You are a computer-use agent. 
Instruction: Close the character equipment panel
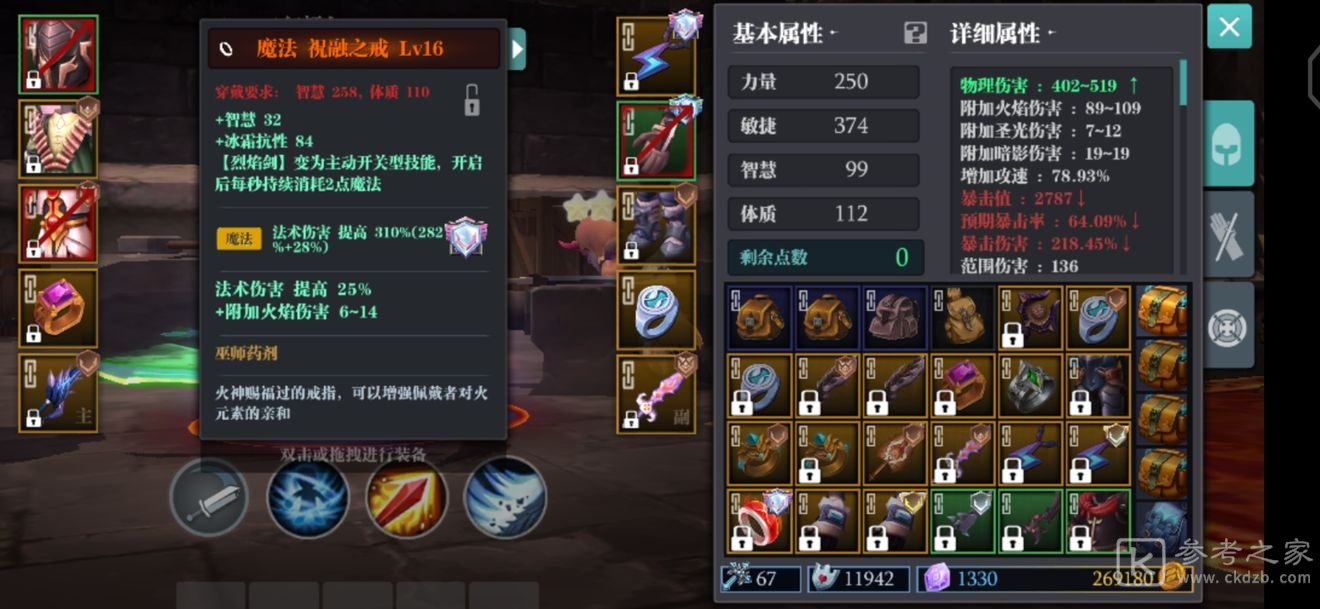point(1229,27)
